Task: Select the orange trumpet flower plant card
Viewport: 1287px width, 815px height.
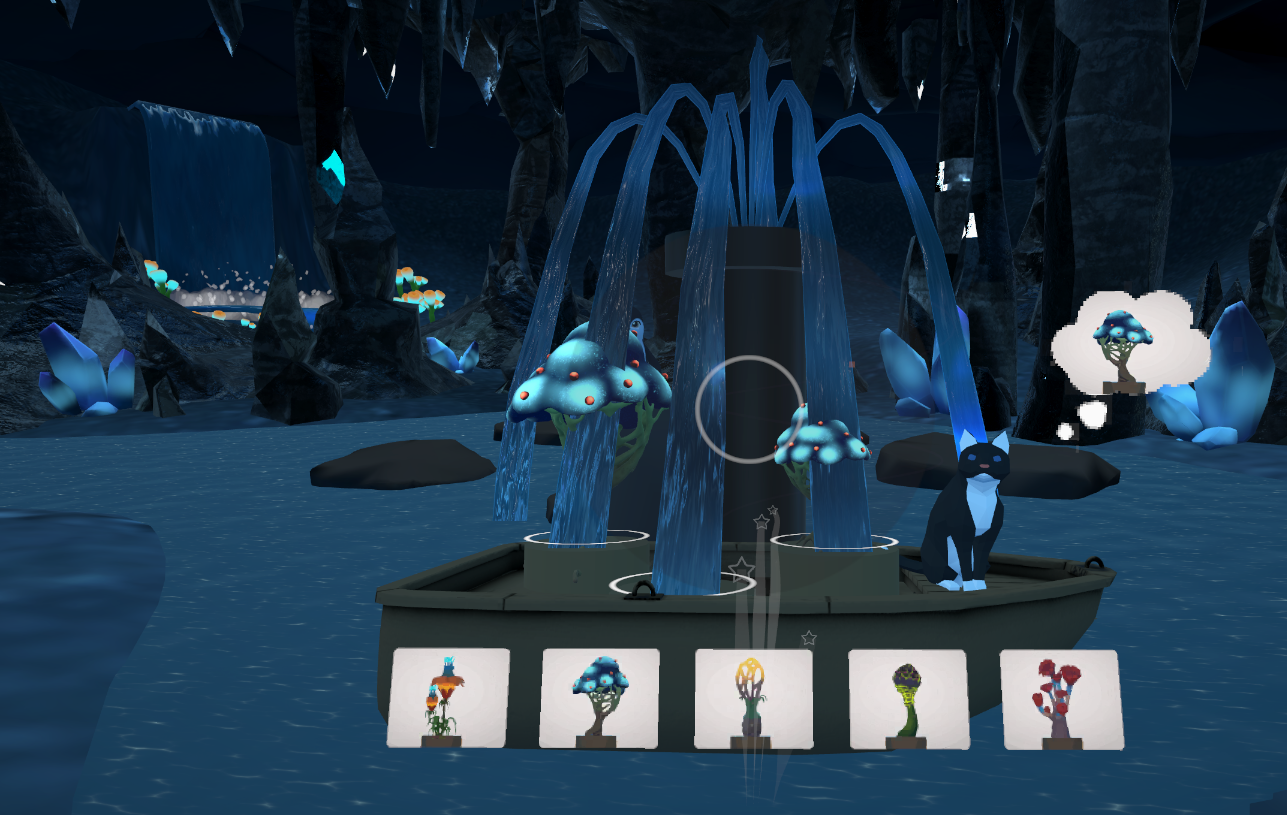Action: [450, 698]
